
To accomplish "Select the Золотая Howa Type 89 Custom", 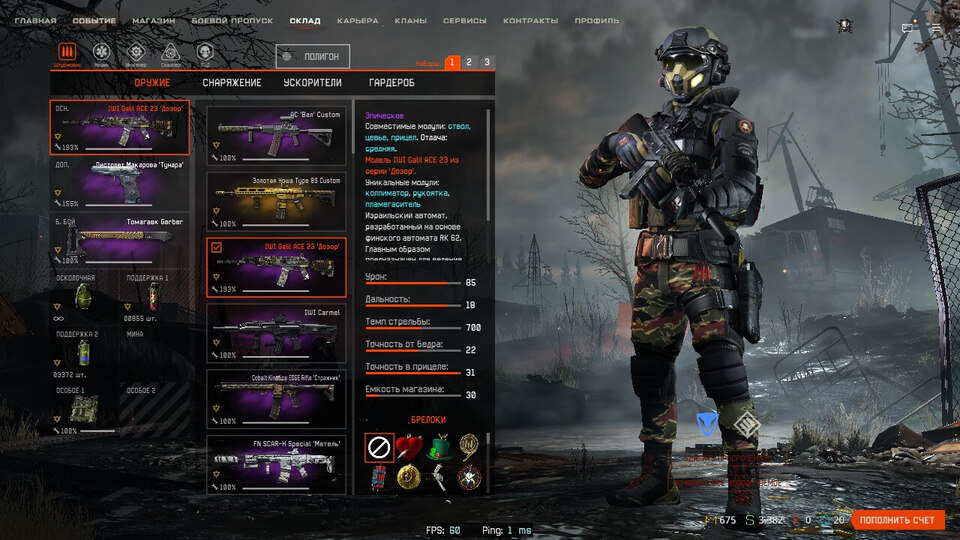I will tap(277, 198).
